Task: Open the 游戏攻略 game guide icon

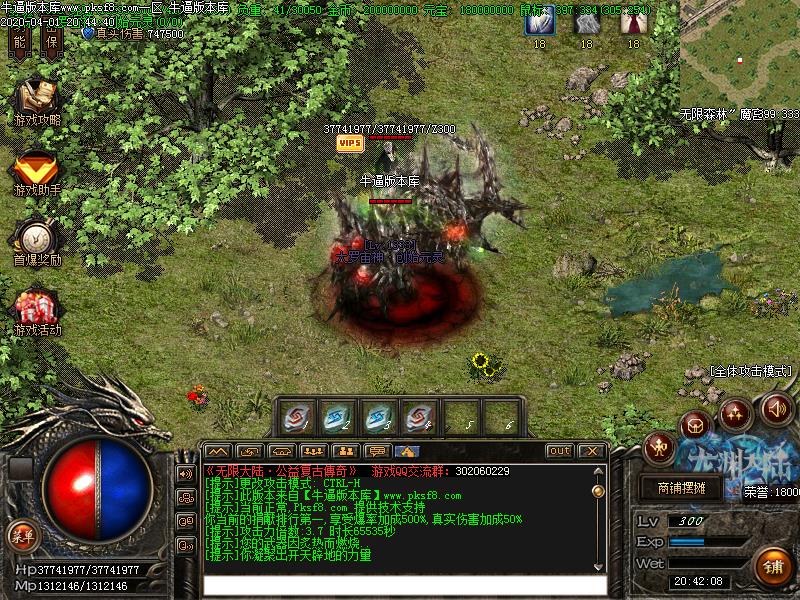Action: click(x=37, y=100)
